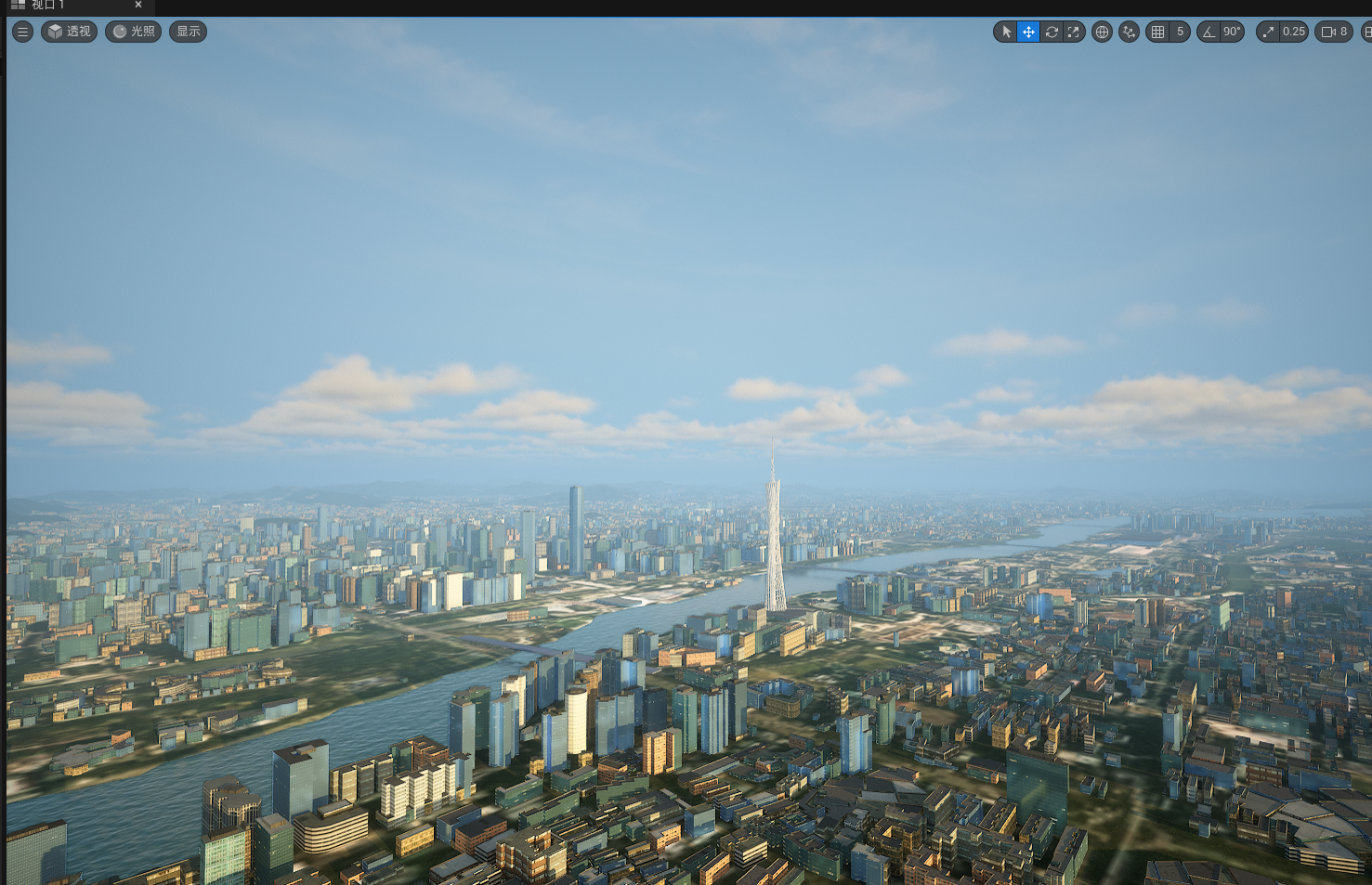The image size is (1372, 885).
Task: Open the 显示 show flags menu
Action: pos(188,32)
